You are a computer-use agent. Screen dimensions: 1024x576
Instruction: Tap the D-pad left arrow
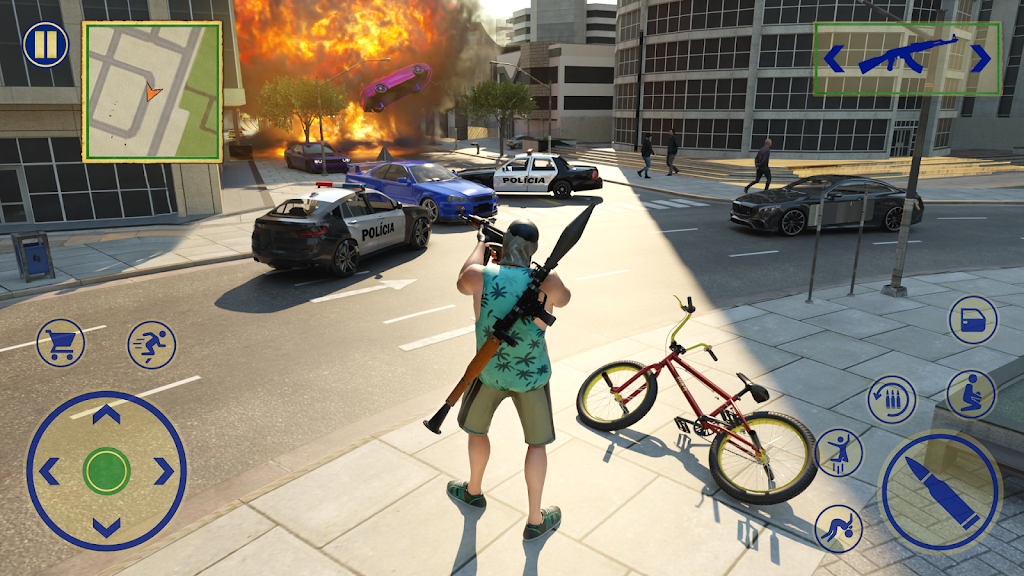(49, 470)
